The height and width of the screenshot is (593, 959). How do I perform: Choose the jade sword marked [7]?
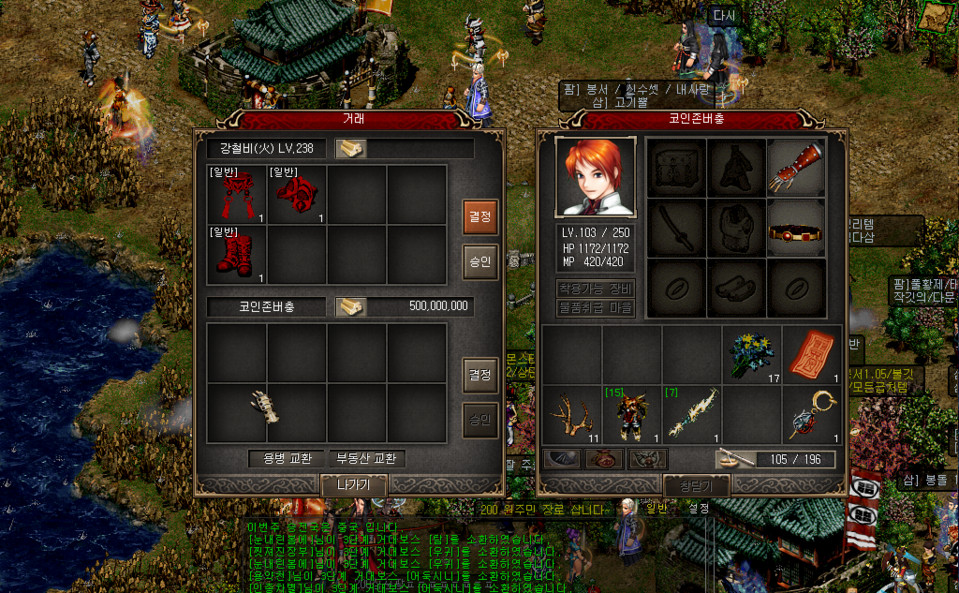pyautogui.click(x=691, y=414)
